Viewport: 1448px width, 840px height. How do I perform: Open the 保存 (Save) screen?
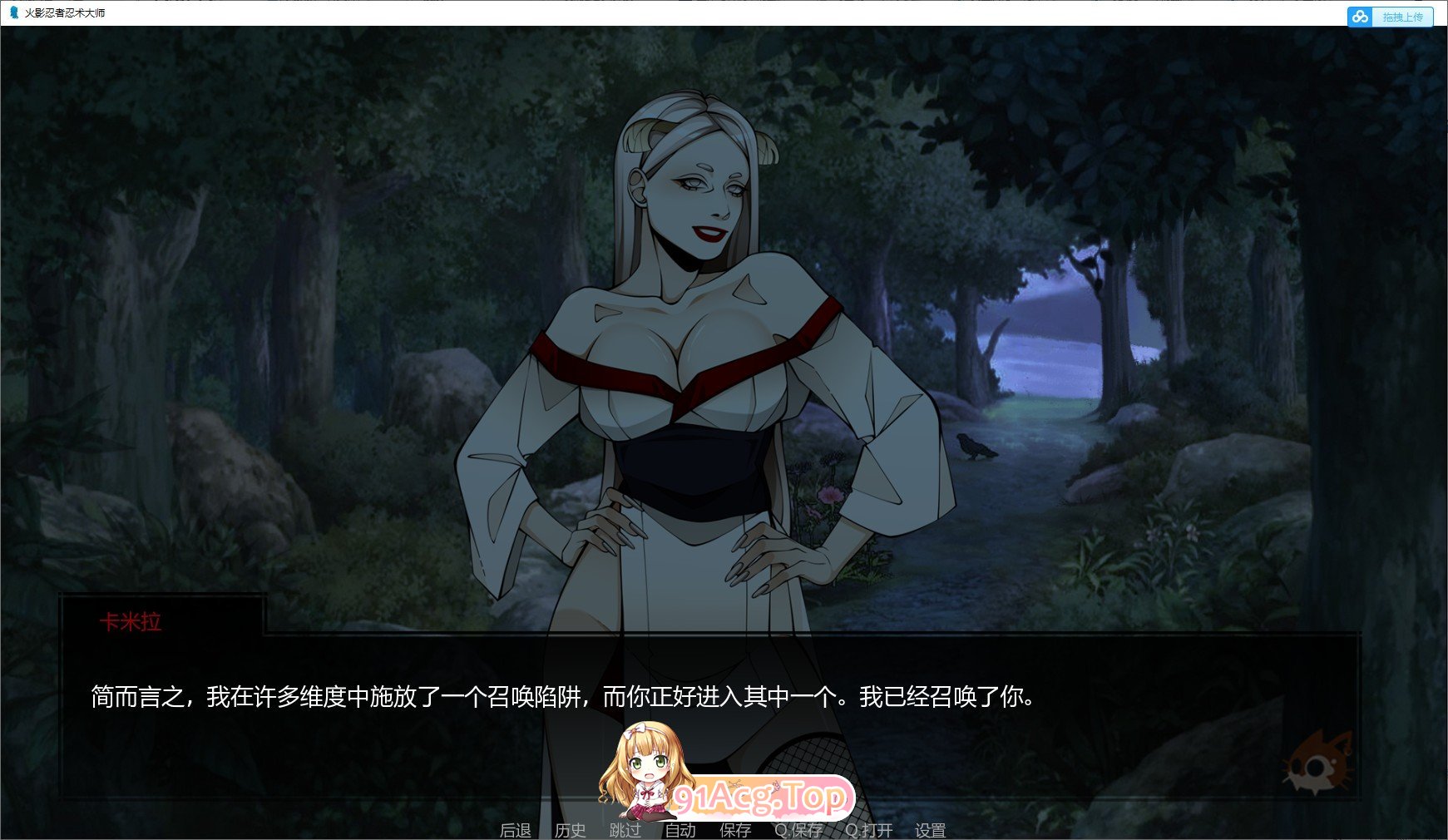pos(735,829)
